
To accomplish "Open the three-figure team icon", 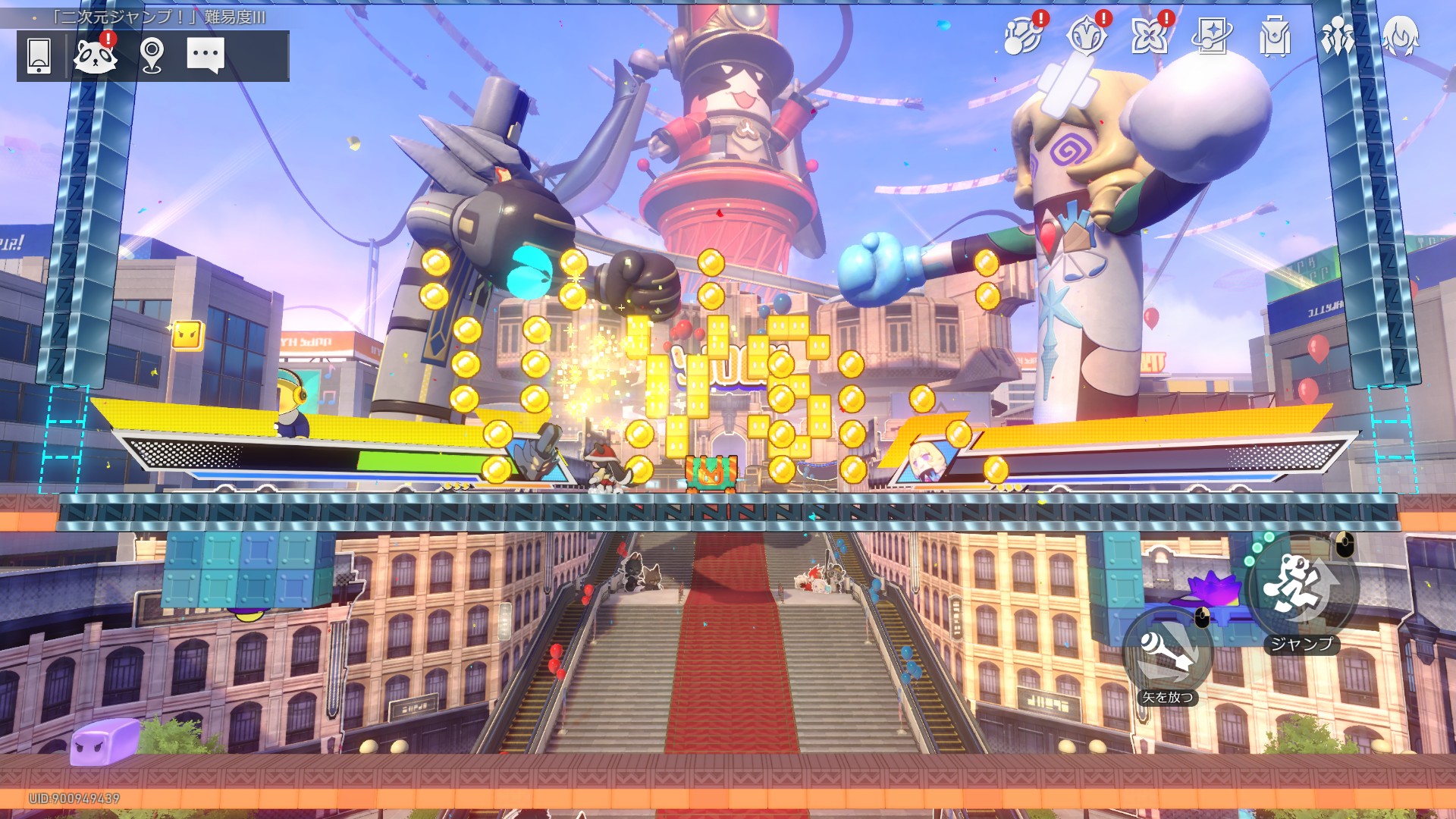I will [1337, 36].
